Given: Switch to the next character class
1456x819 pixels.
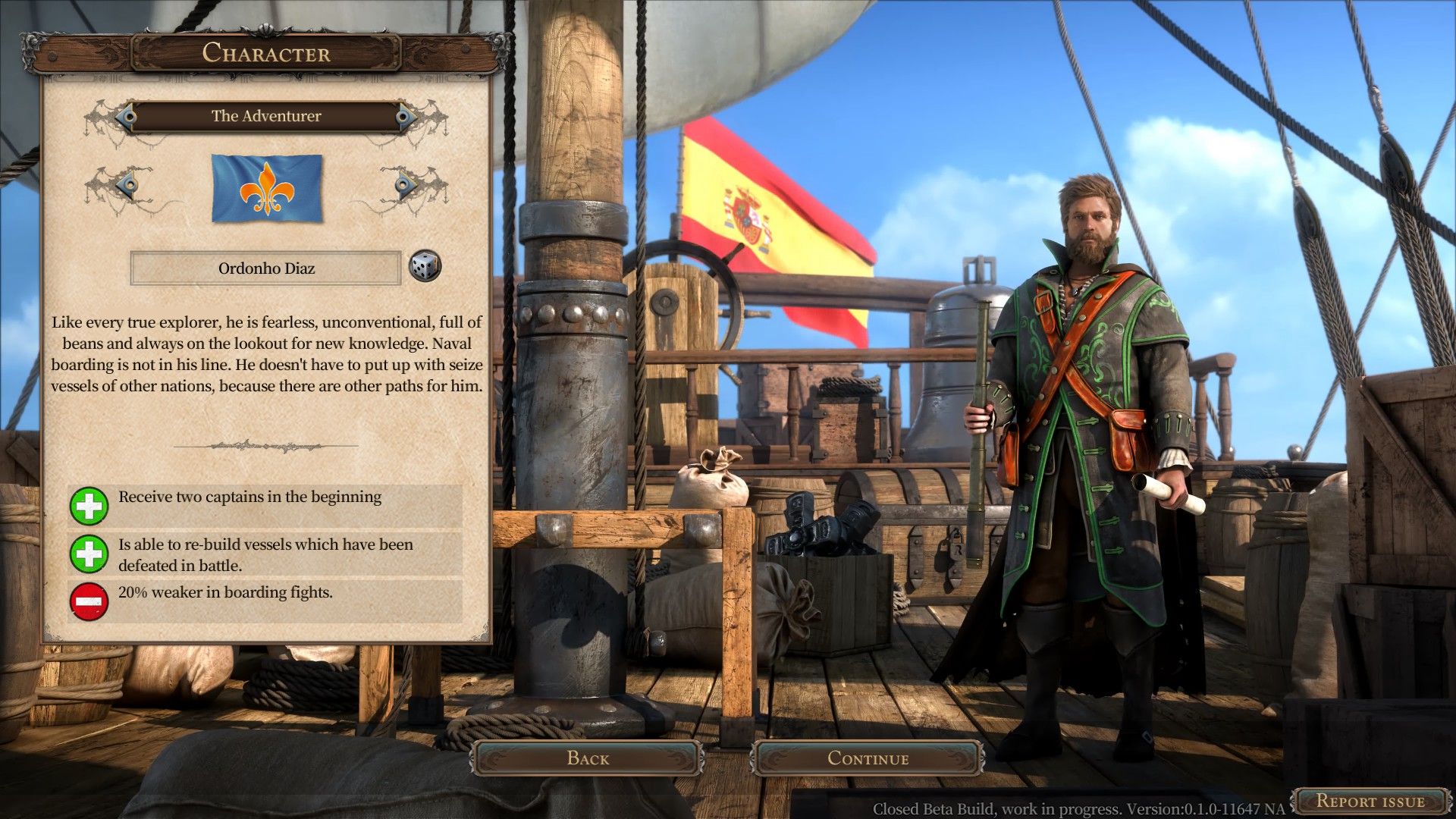Looking at the screenshot, I should (406, 116).
